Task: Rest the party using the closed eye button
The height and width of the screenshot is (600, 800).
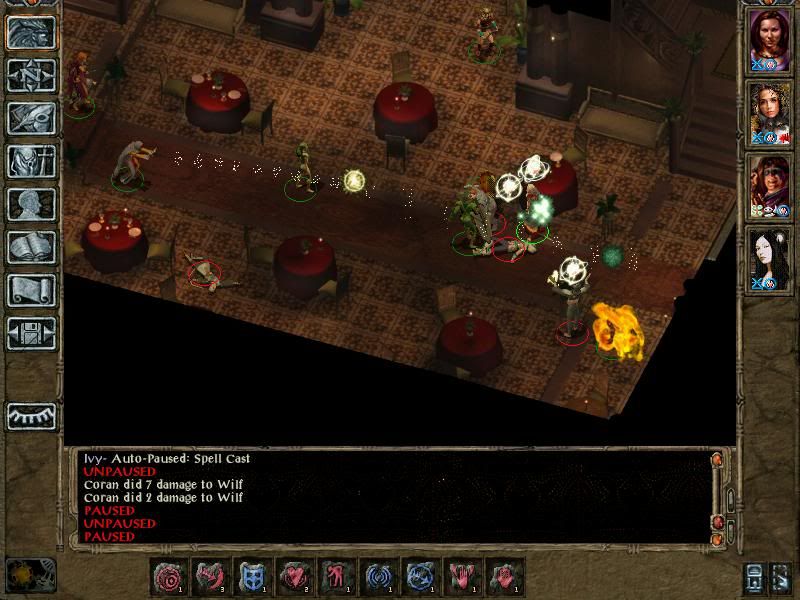Action: coord(31,416)
